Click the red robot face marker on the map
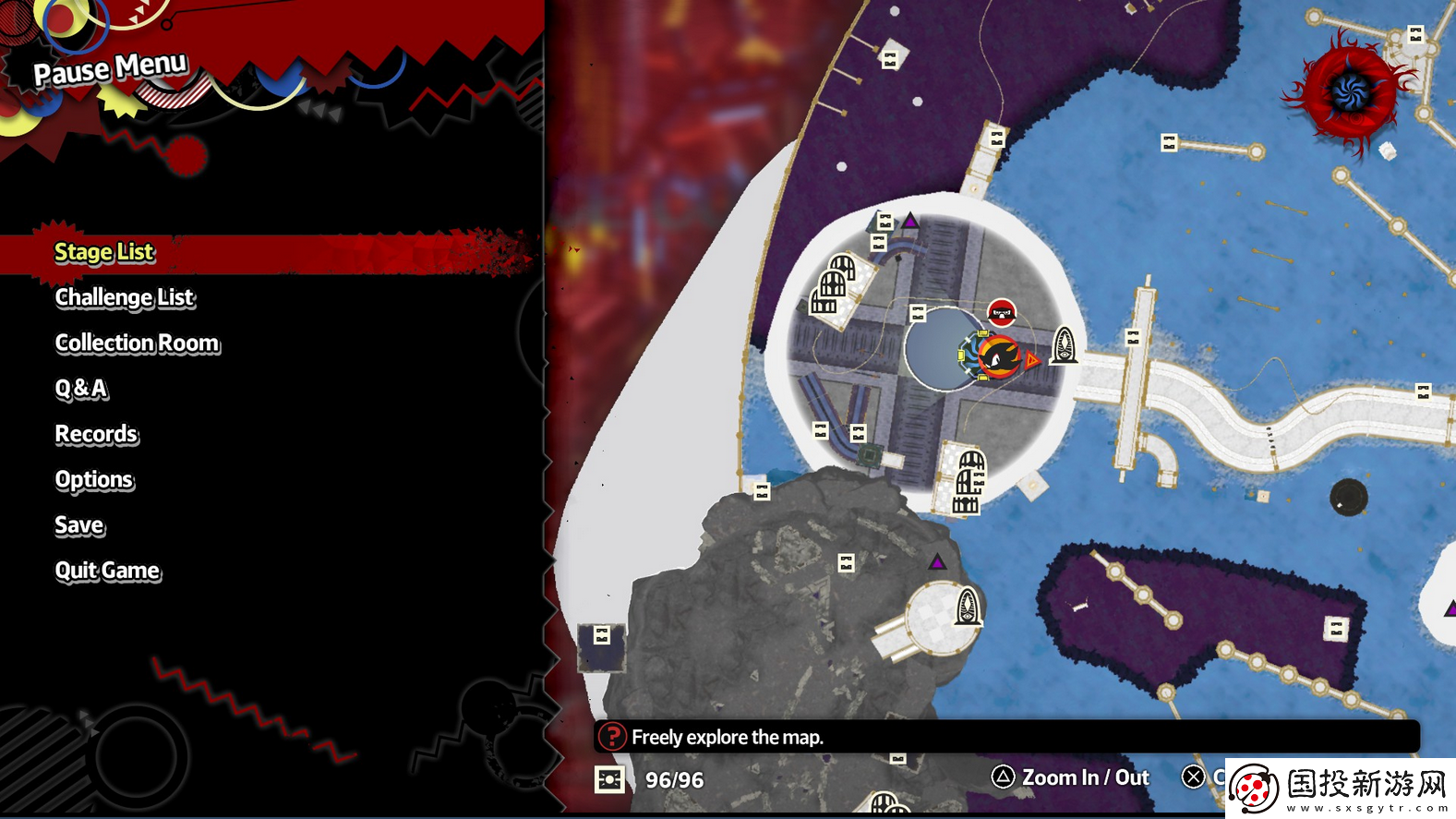 (x=1002, y=313)
